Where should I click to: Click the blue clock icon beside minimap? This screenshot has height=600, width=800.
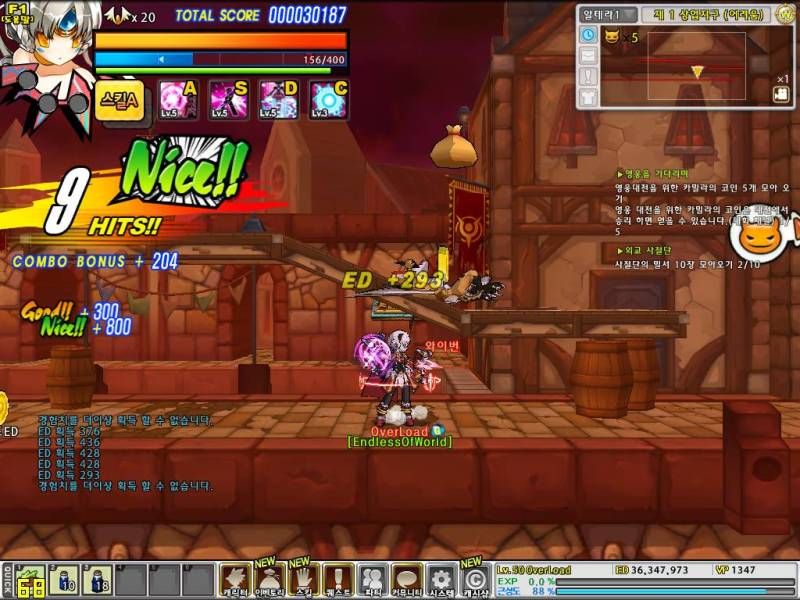[x=588, y=35]
